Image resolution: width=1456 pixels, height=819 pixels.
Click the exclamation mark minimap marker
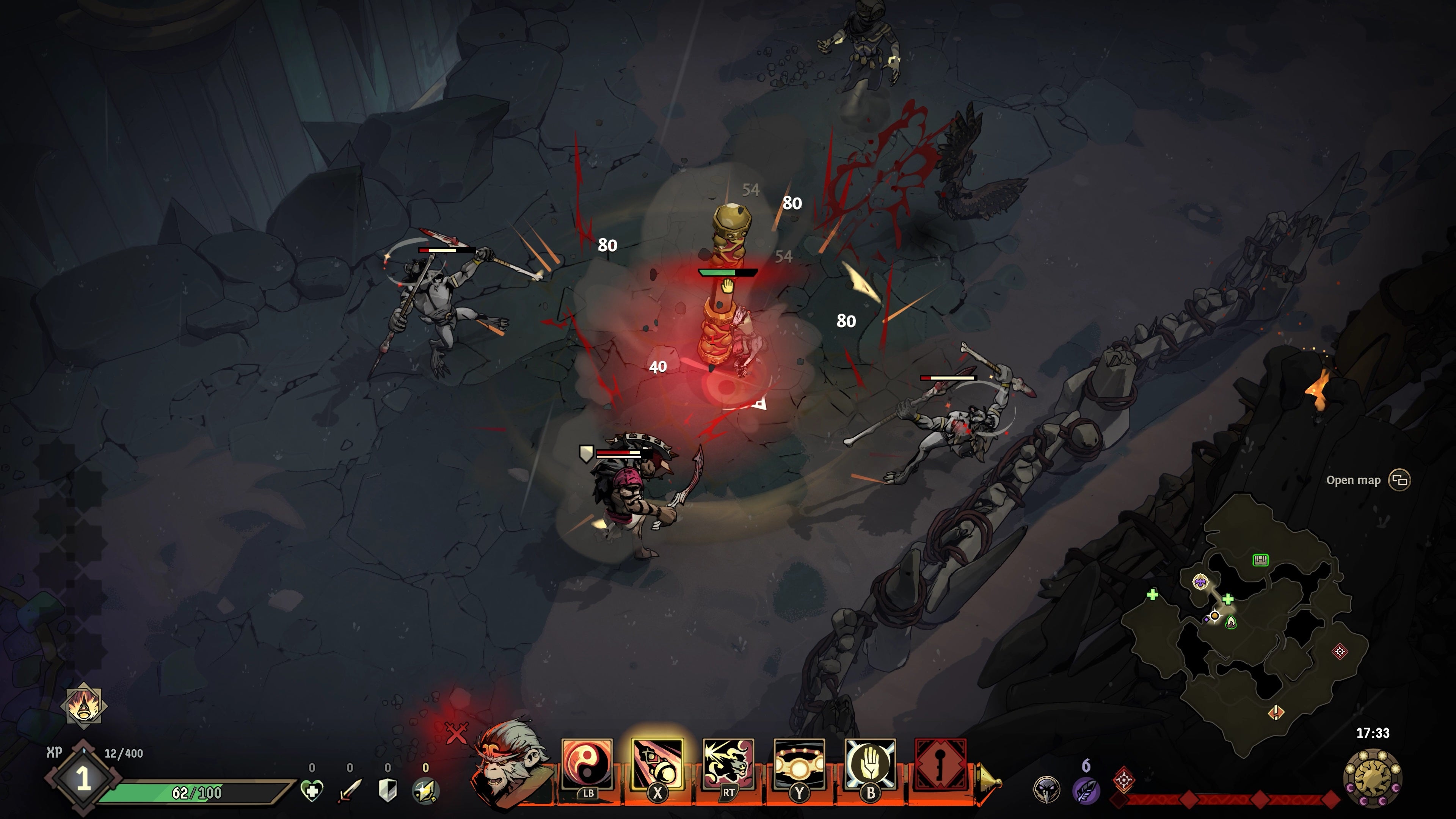tap(1276, 712)
